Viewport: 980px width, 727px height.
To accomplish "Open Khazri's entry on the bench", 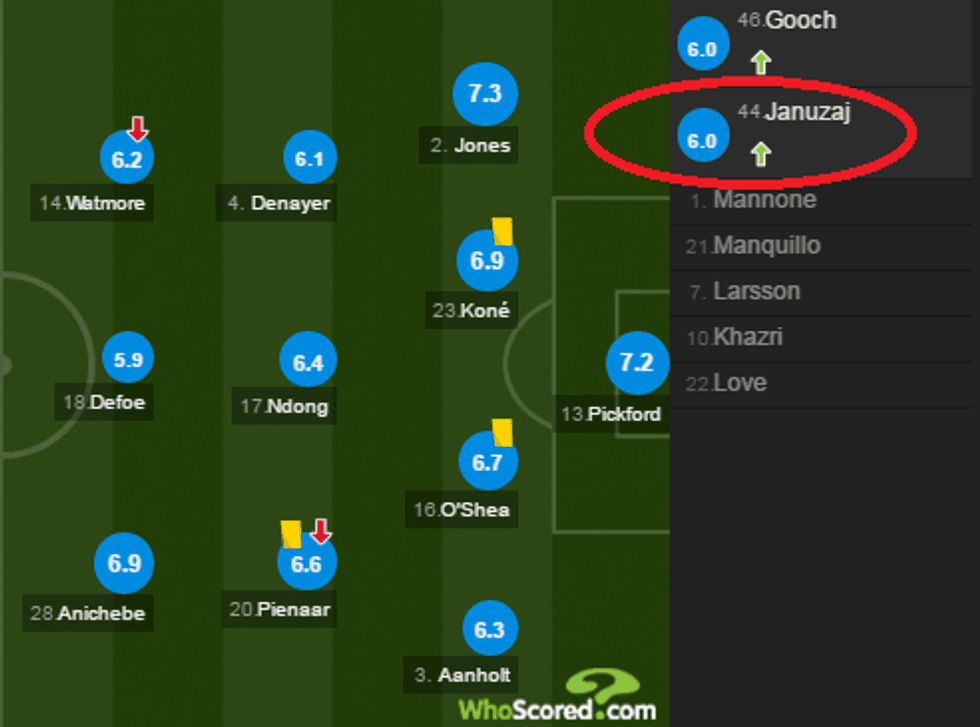I will [748, 337].
